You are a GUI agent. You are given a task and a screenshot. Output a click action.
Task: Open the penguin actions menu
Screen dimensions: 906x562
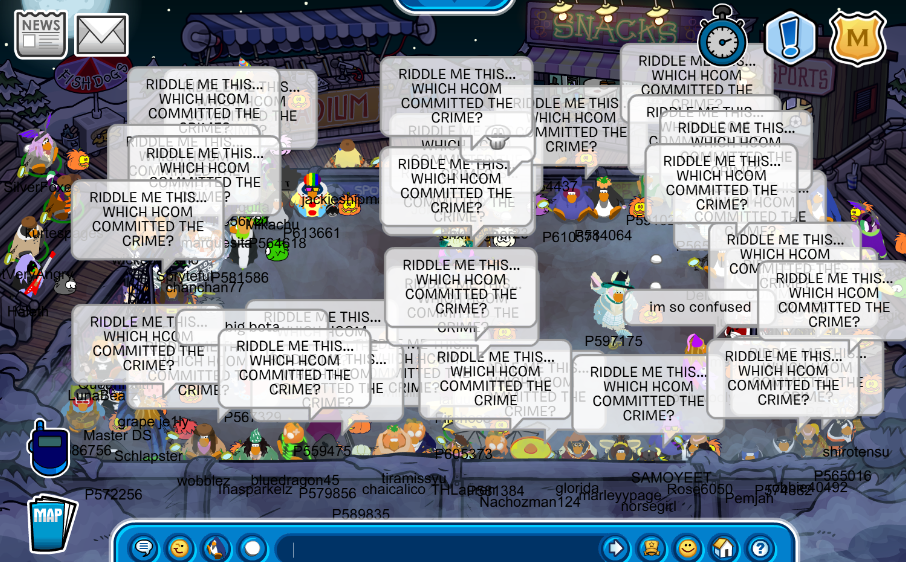click(216, 548)
